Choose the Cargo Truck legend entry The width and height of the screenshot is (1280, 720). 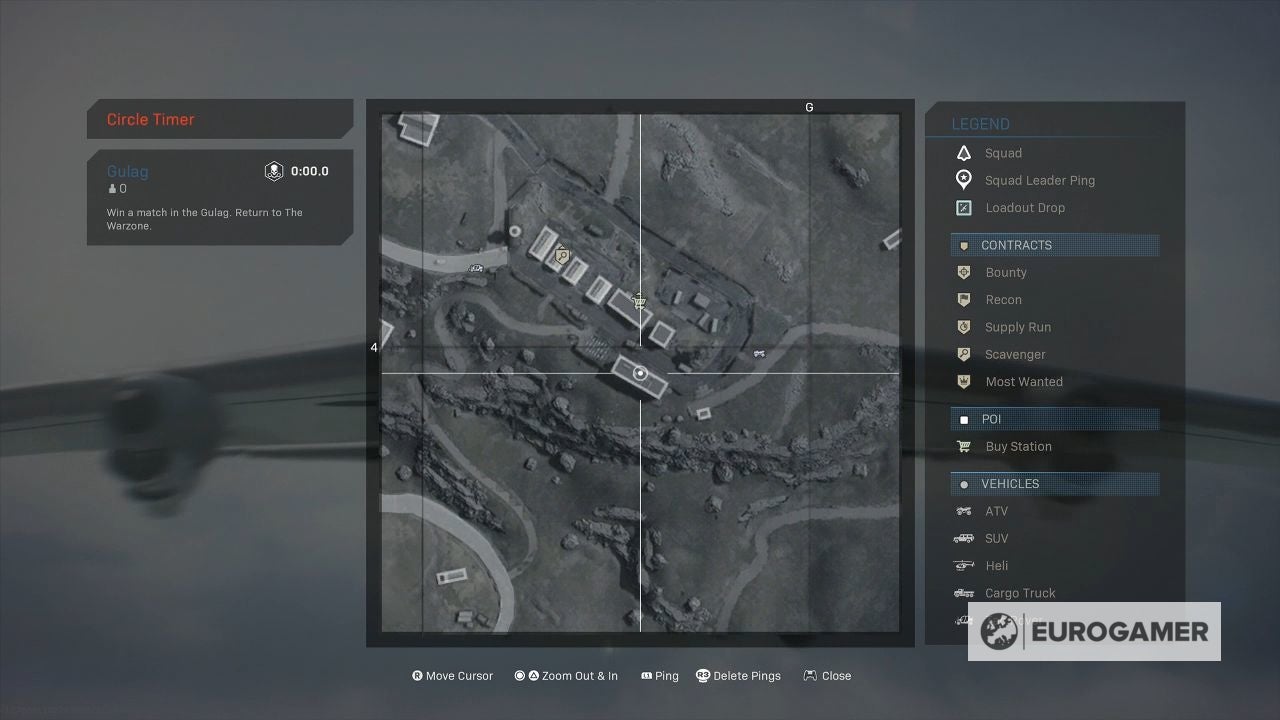pos(1019,593)
